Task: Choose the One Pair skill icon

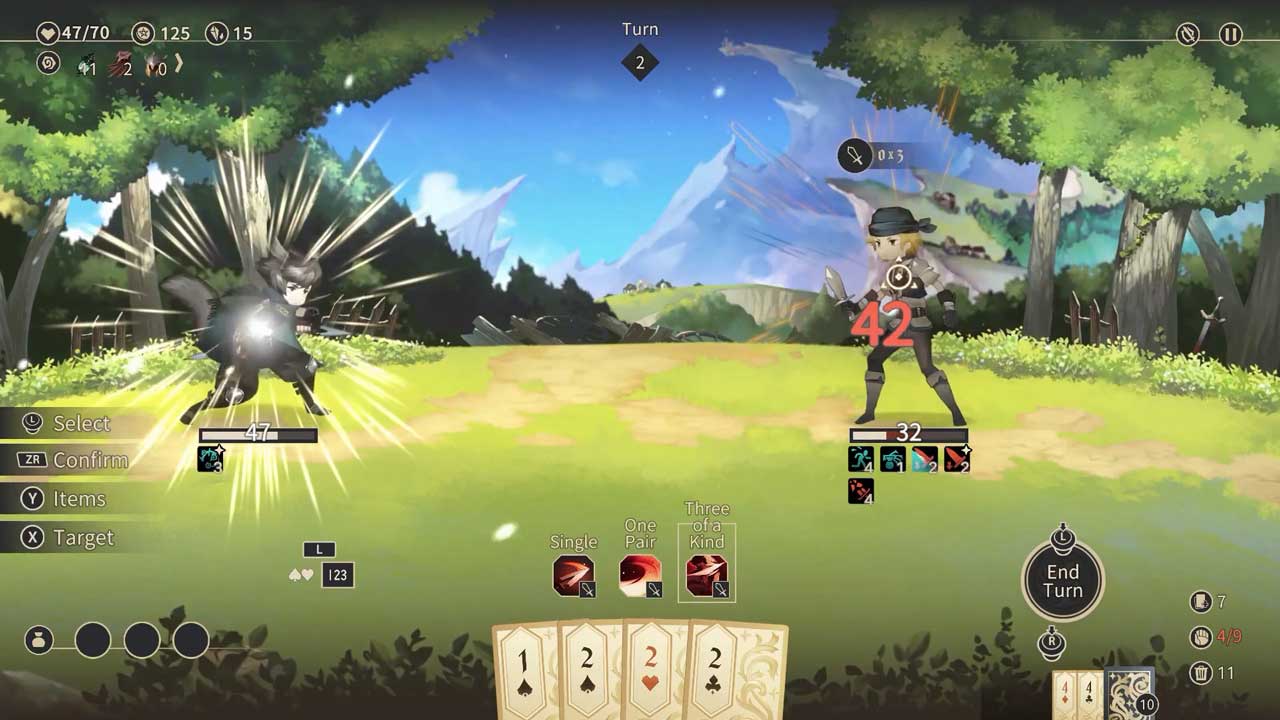Action: pos(640,576)
